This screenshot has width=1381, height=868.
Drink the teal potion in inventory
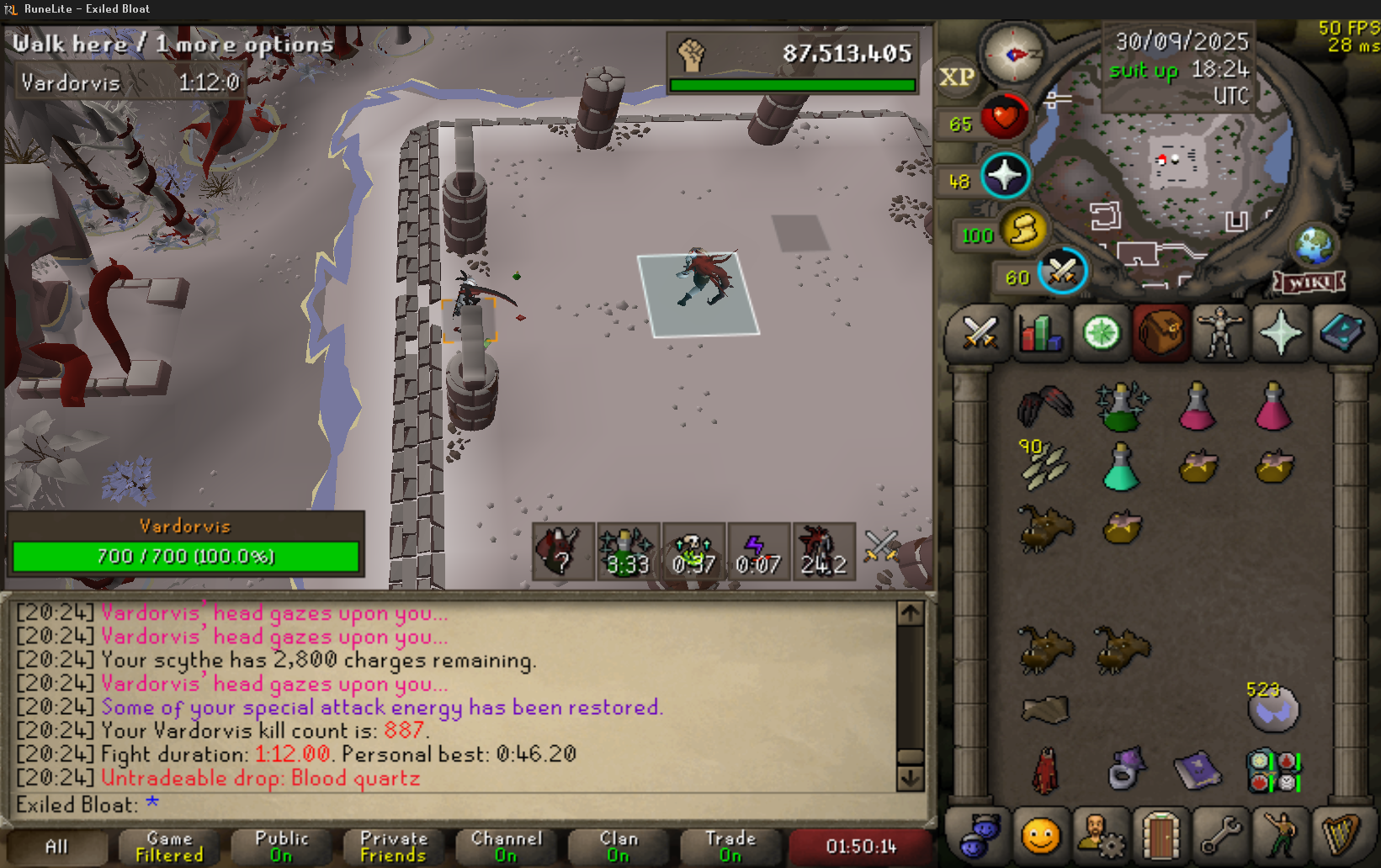click(x=1120, y=468)
